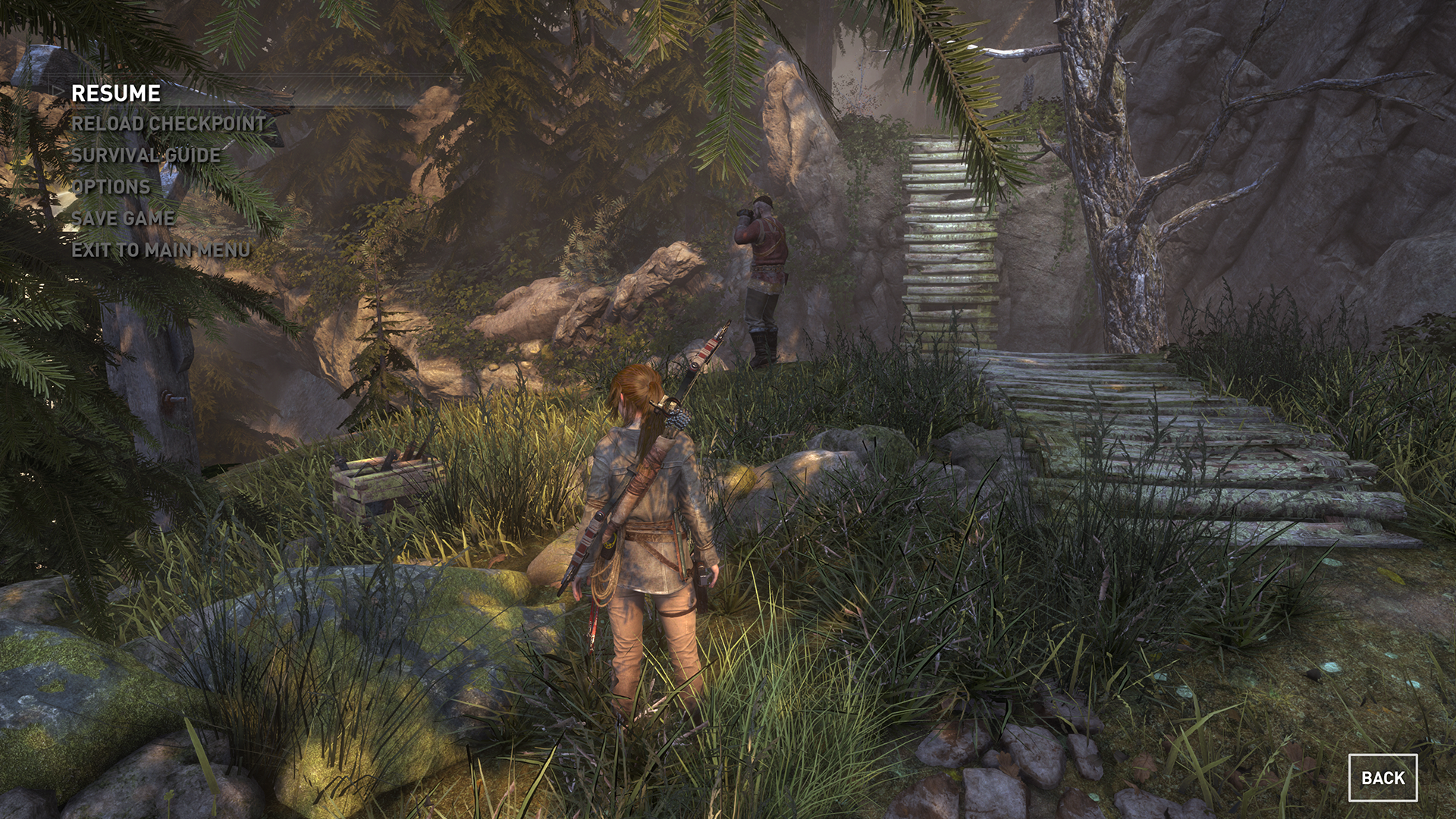The height and width of the screenshot is (819, 1456).
Task: Exit to Main Menu
Action: (x=161, y=250)
